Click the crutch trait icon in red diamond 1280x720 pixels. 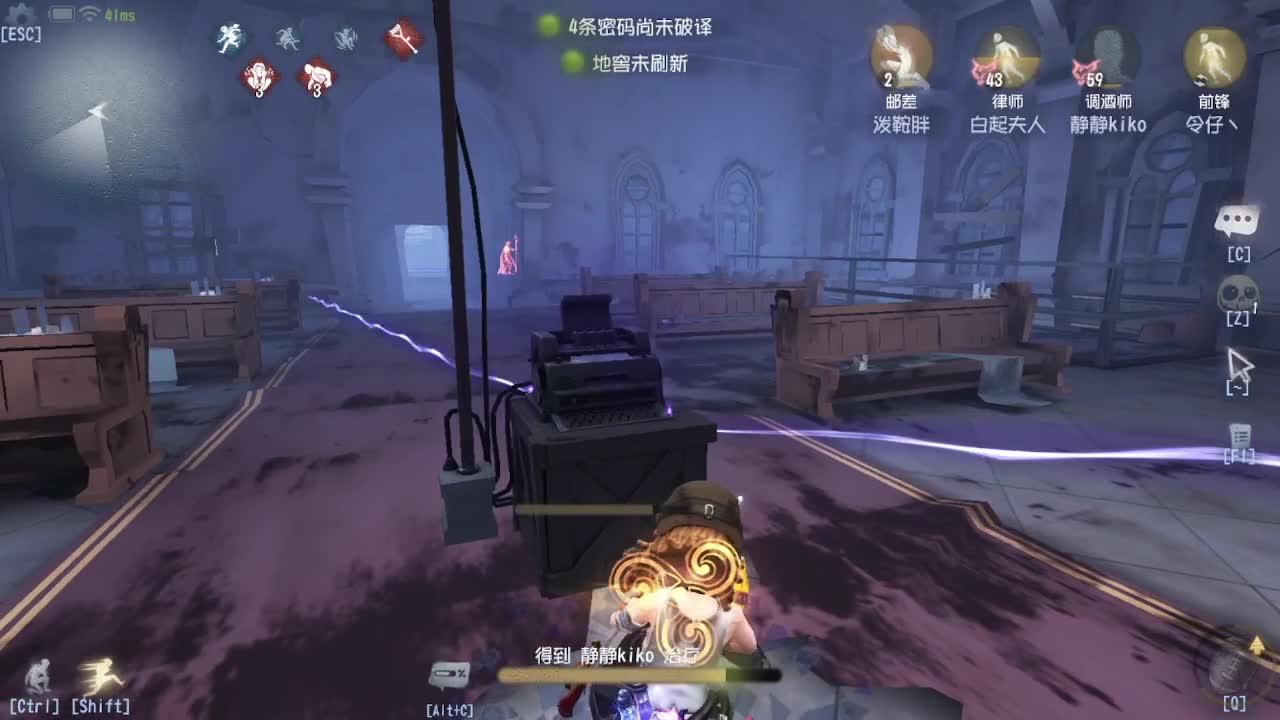coord(402,38)
